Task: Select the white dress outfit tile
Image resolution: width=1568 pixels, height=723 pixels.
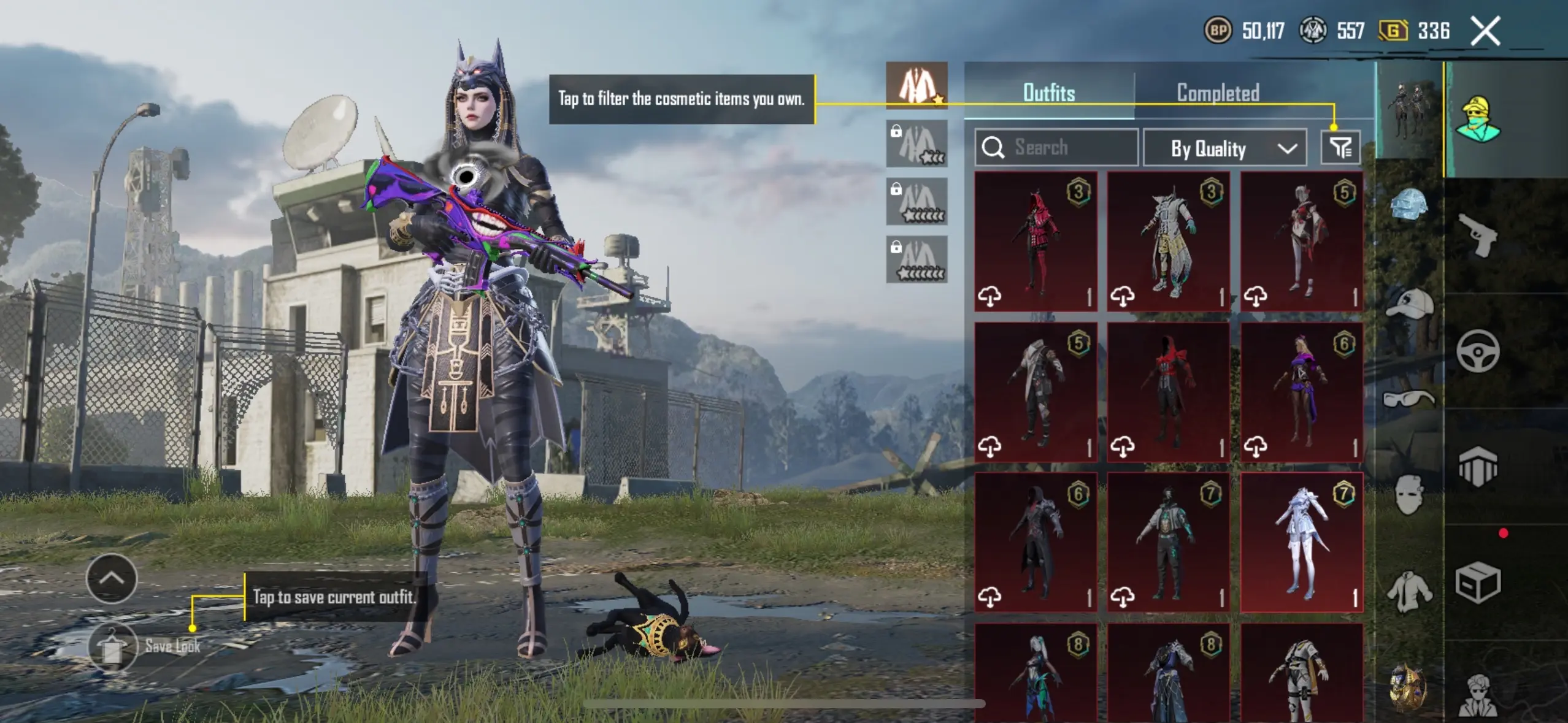Action: pyautogui.click(x=1301, y=541)
